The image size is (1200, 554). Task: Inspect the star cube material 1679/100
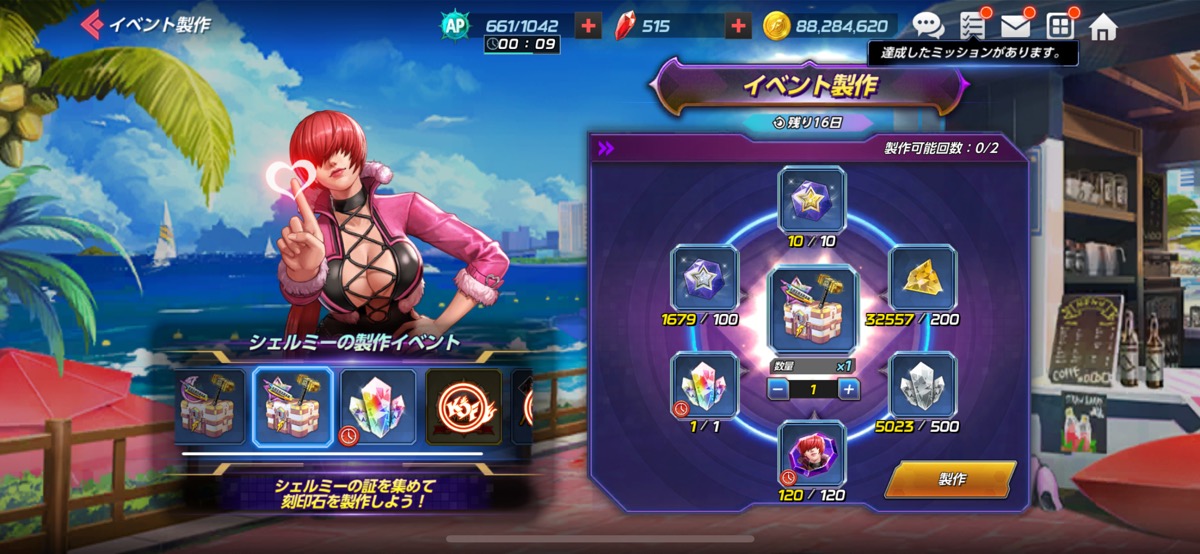coord(704,278)
